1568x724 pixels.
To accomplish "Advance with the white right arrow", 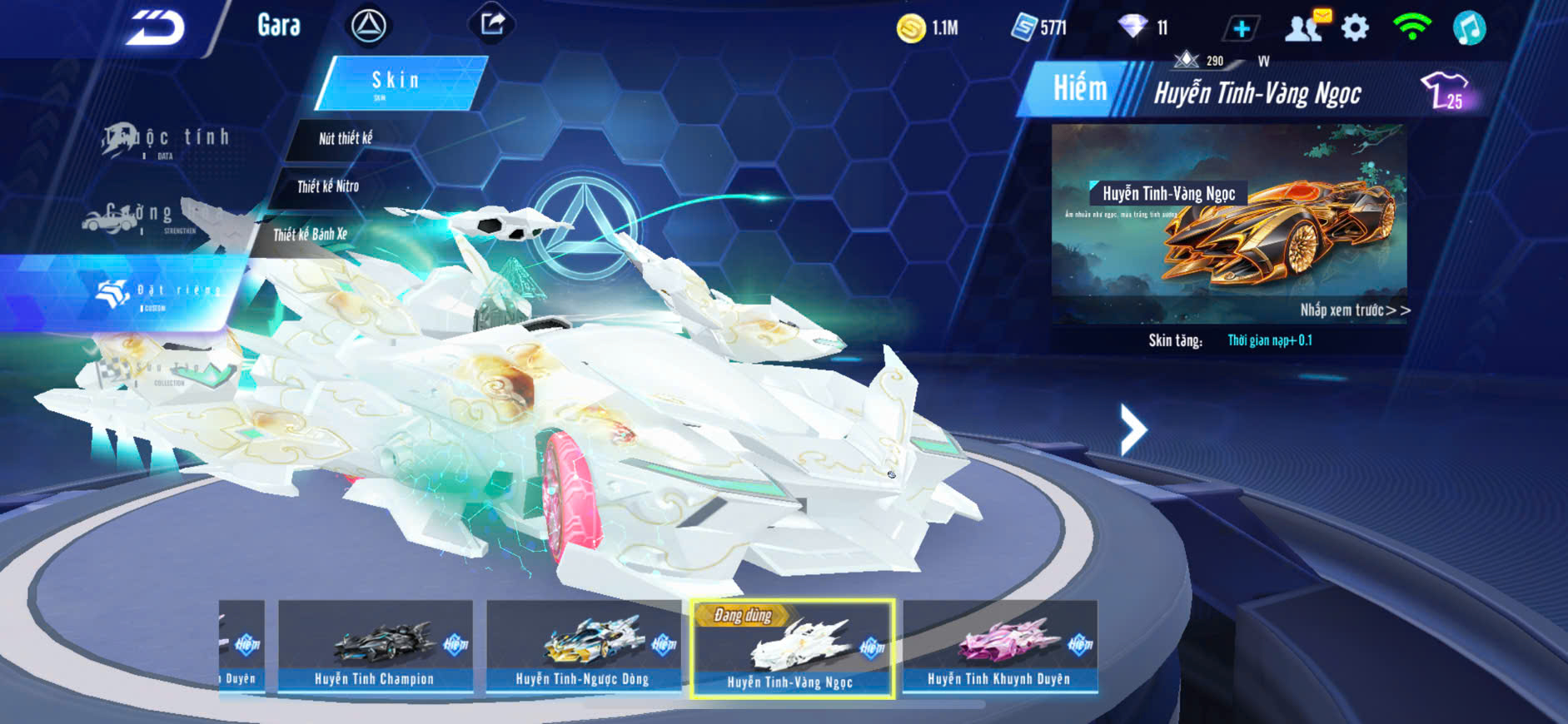I will 1132,429.
